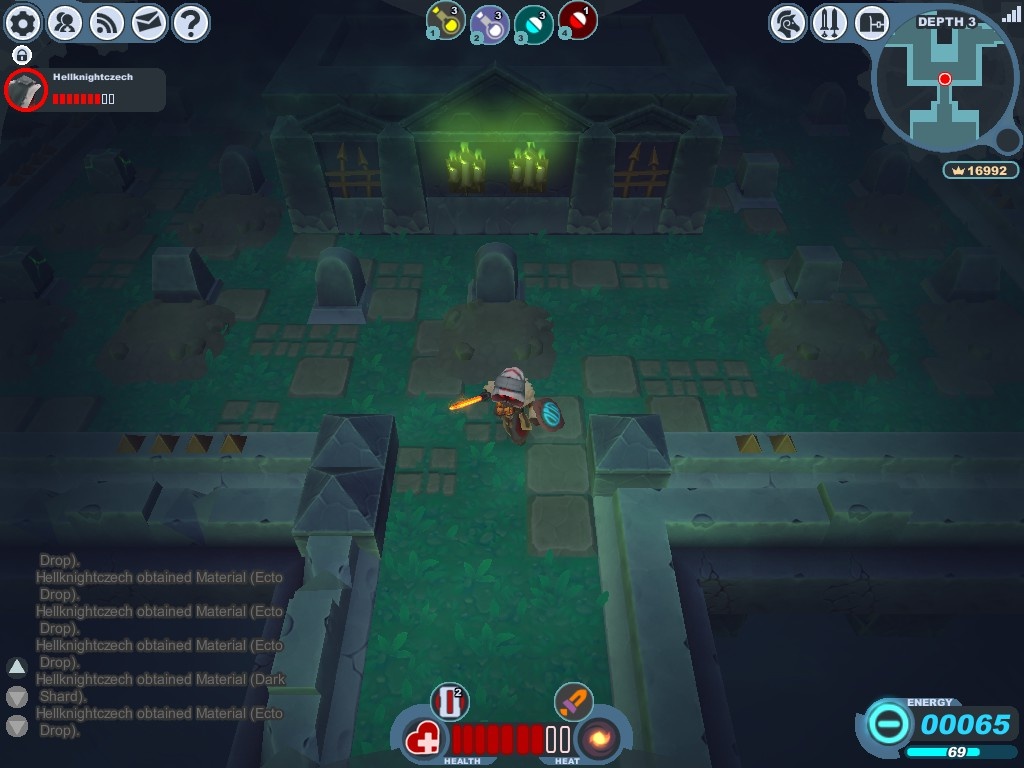Viewport: 1024px width, 768px height.
Task: Click the Depth 3 minimap
Action: (x=945, y=85)
